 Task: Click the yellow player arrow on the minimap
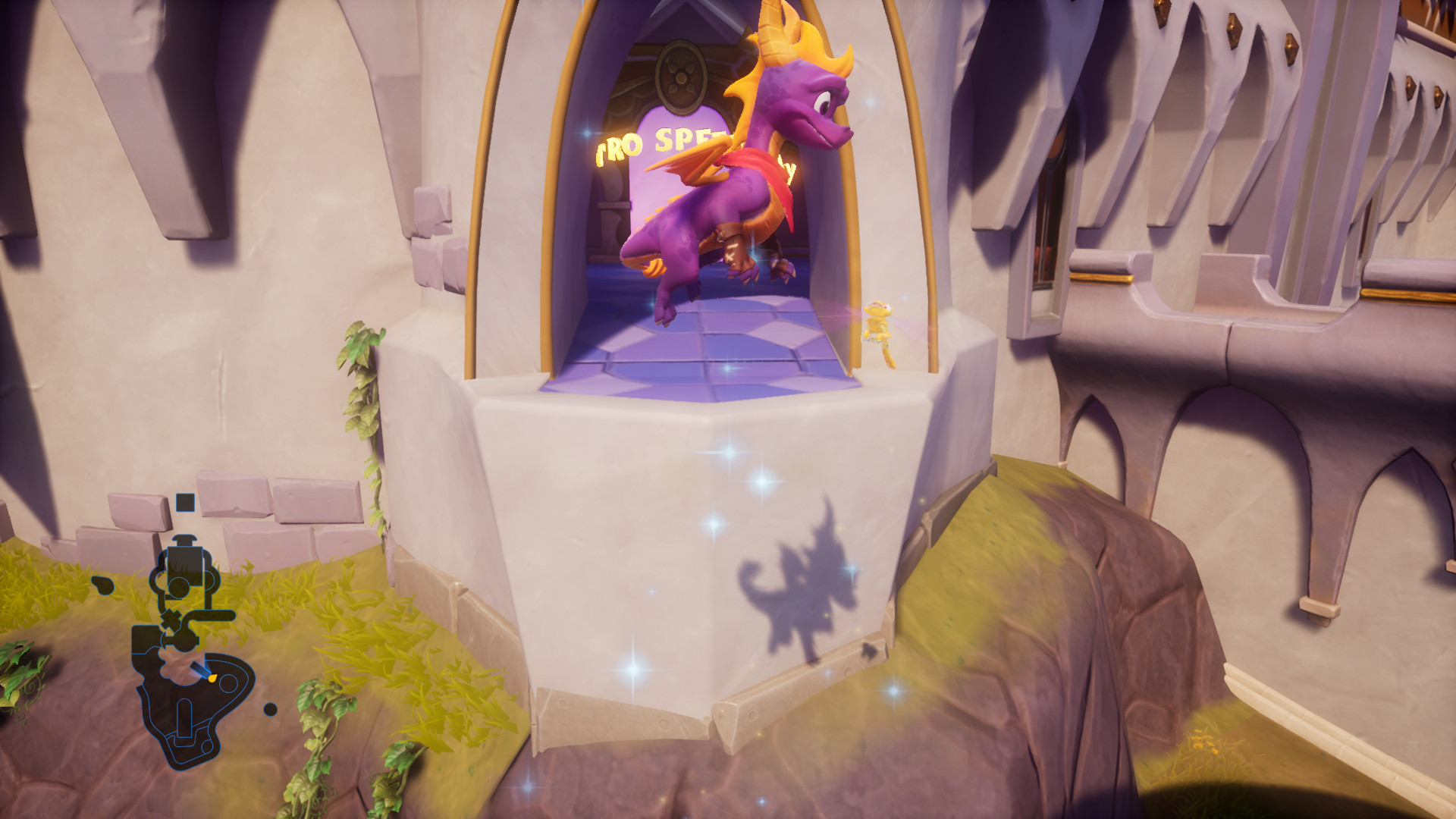click(211, 678)
